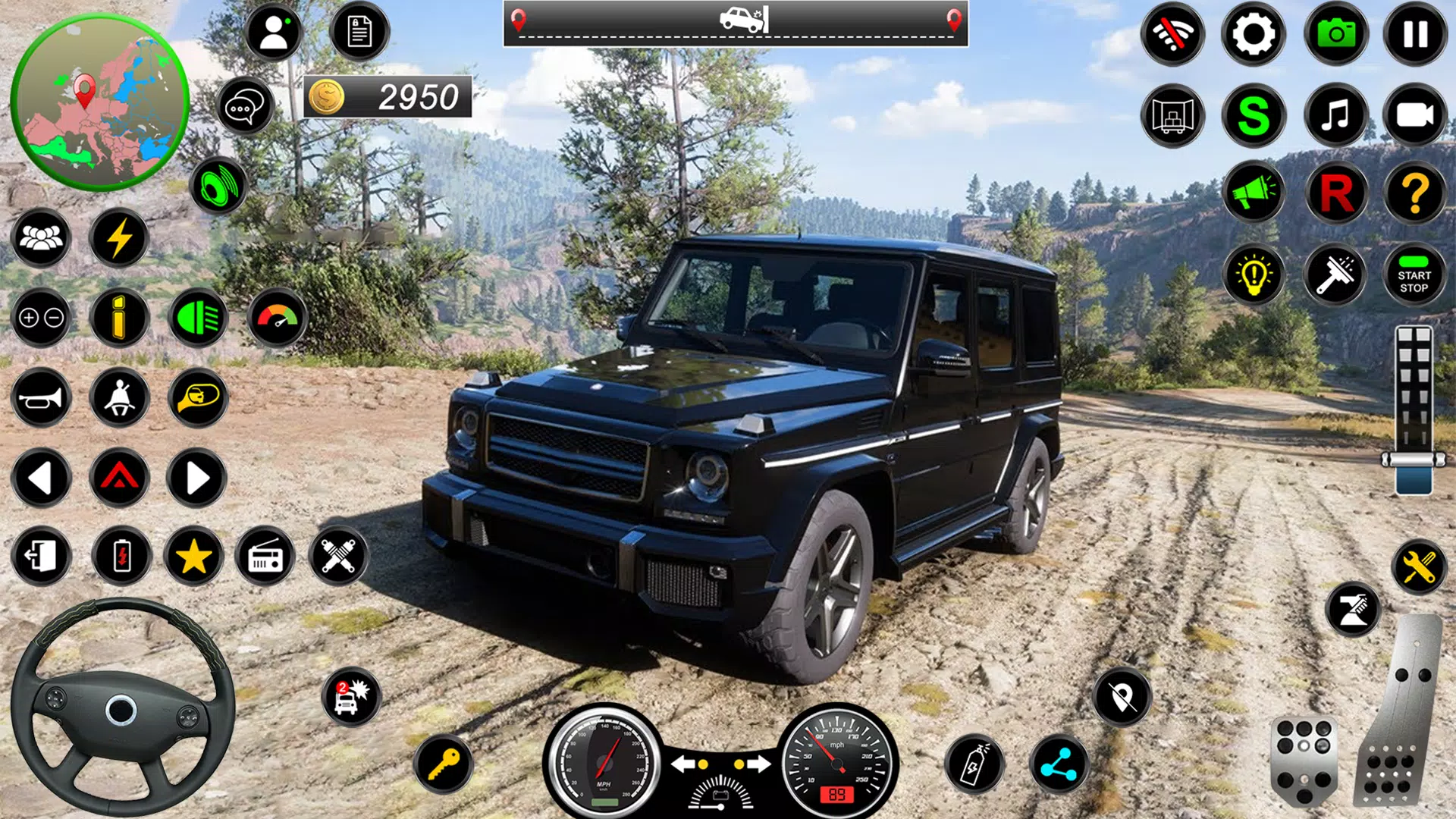Take a screenshot with the green camera
1456x819 pixels.
pos(1335,34)
